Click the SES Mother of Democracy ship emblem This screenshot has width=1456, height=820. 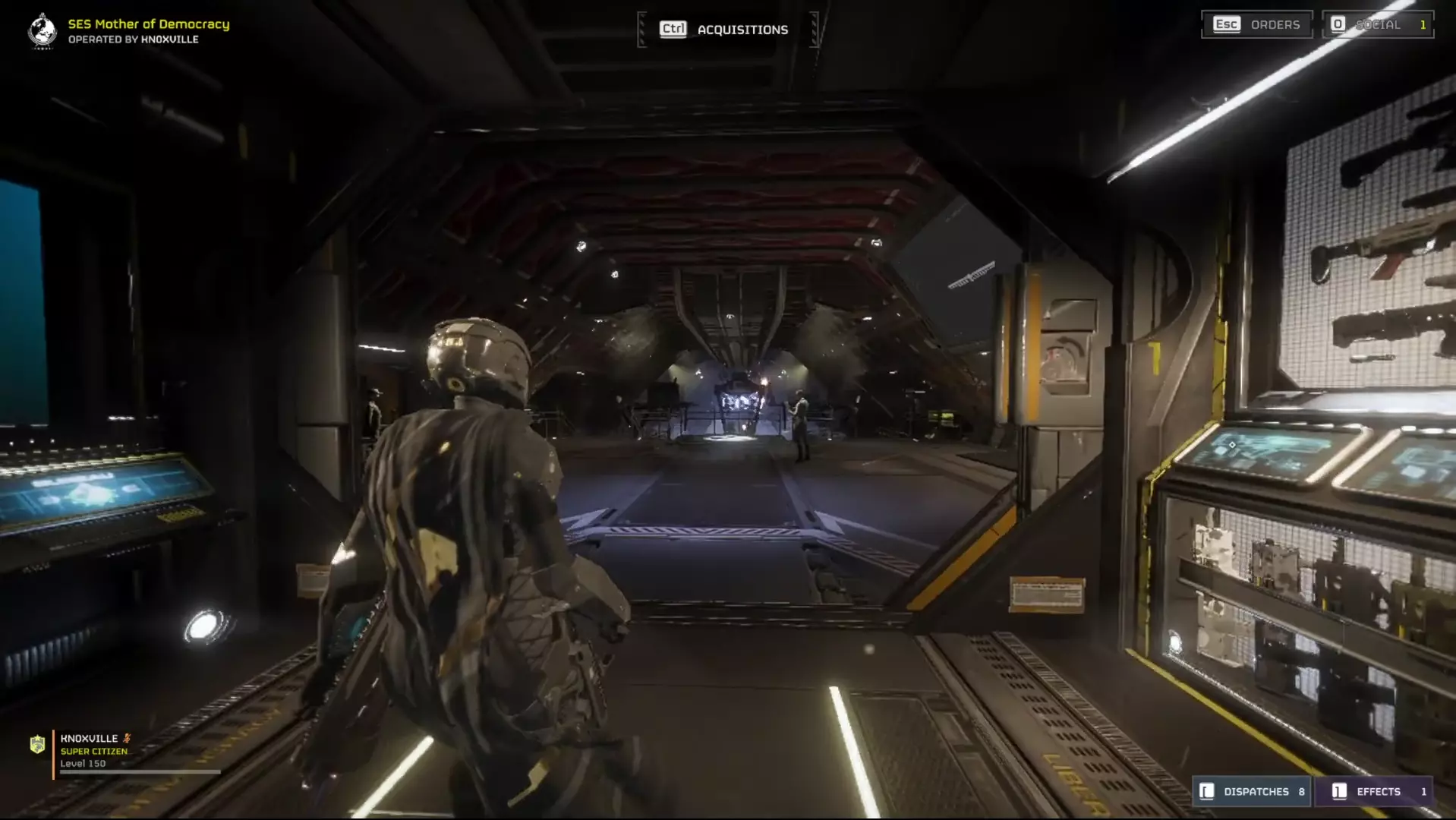[x=43, y=31]
